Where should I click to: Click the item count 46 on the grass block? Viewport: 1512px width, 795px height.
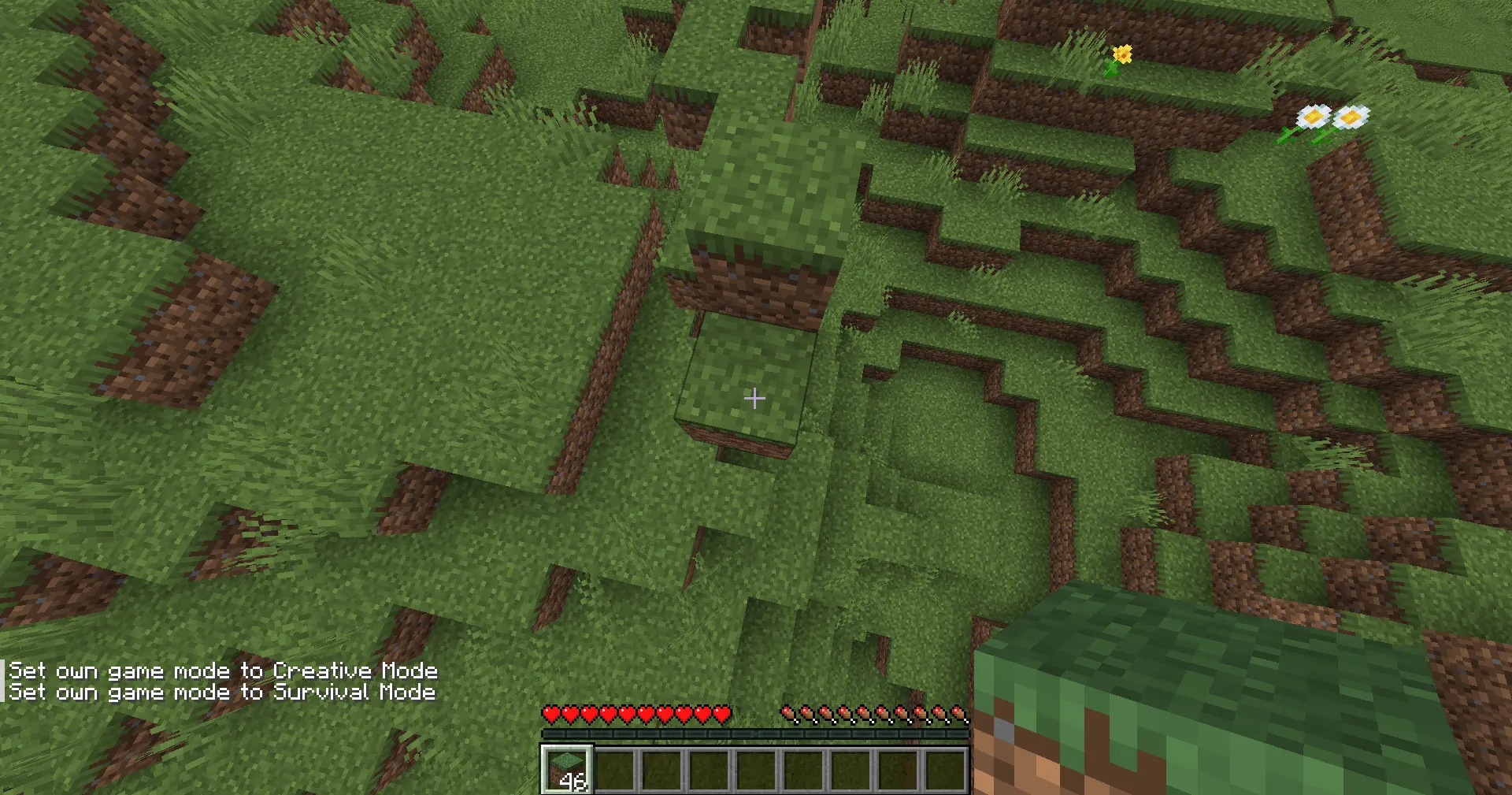click(573, 782)
